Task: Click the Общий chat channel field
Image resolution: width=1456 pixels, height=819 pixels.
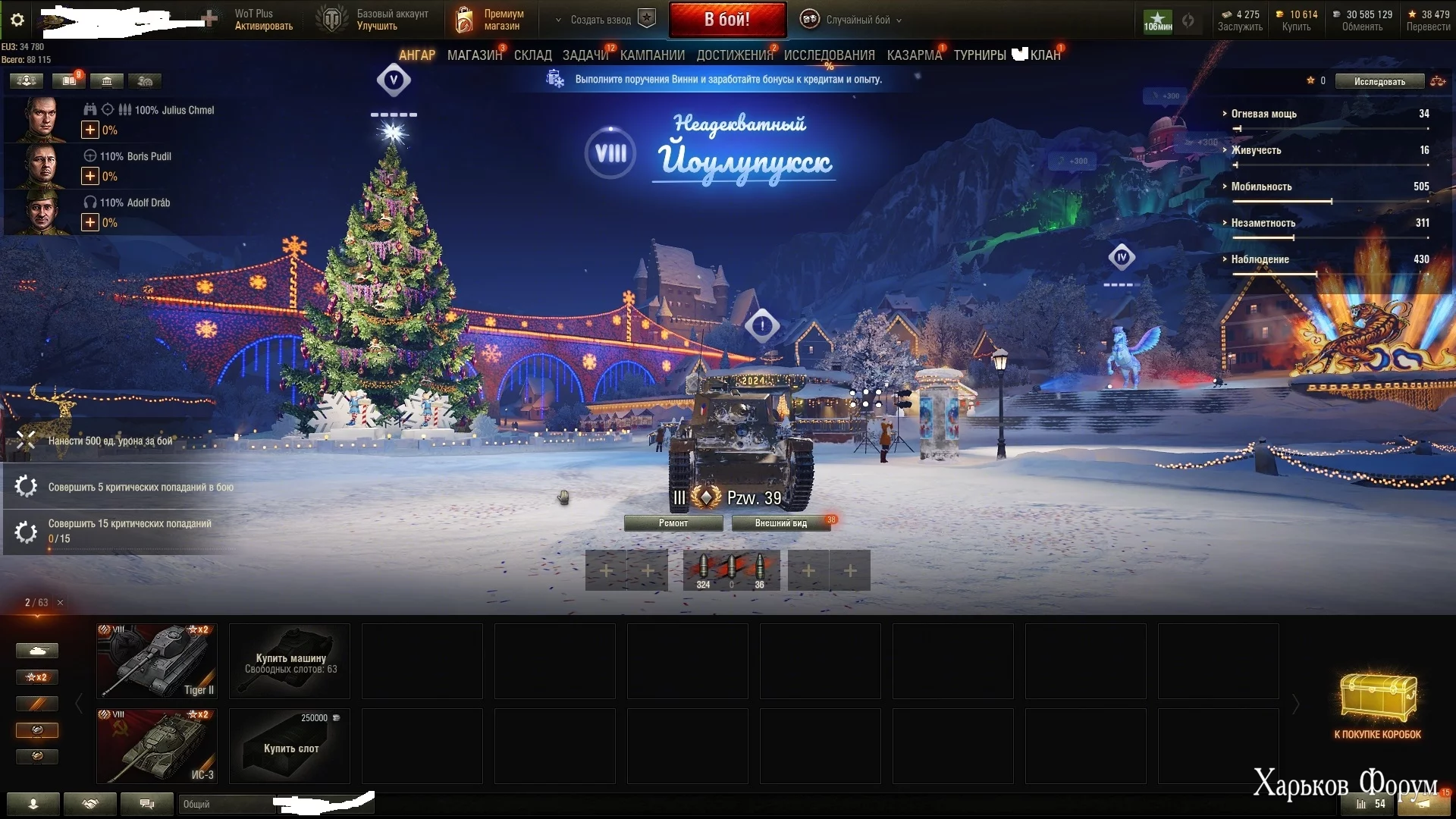Action: pos(225,804)
